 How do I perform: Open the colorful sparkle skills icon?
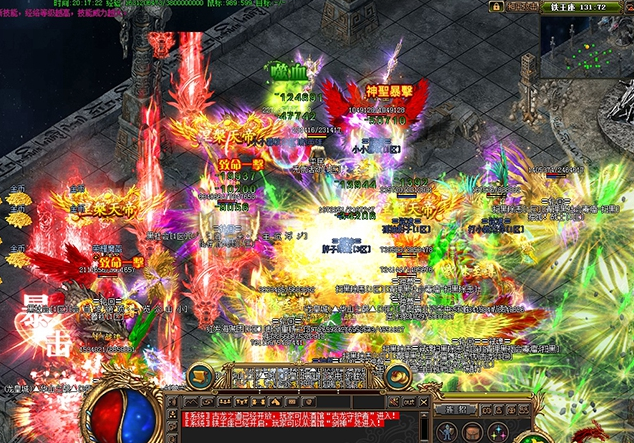click(x=497, y=432)
